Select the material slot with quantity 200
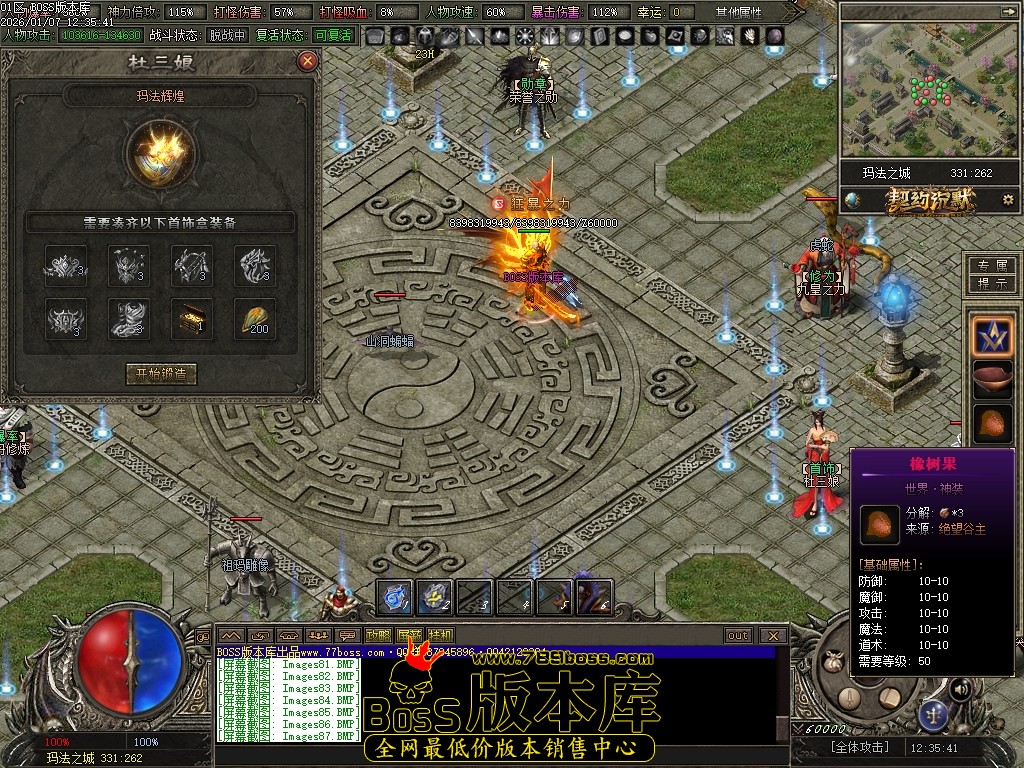Image resolution: width=1024 pixels, height=768 pixels. pos(255,318)
